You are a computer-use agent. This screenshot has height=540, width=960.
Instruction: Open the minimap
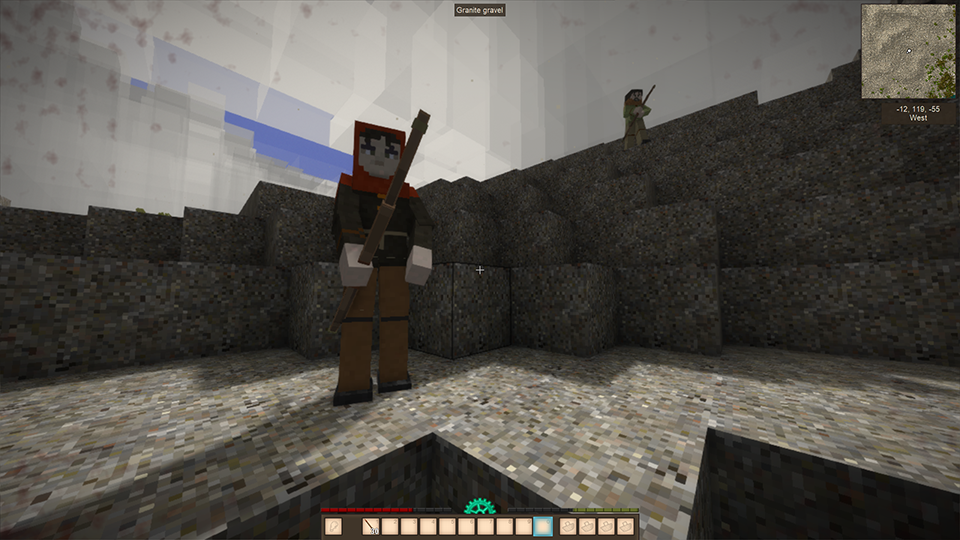point(907,52)
